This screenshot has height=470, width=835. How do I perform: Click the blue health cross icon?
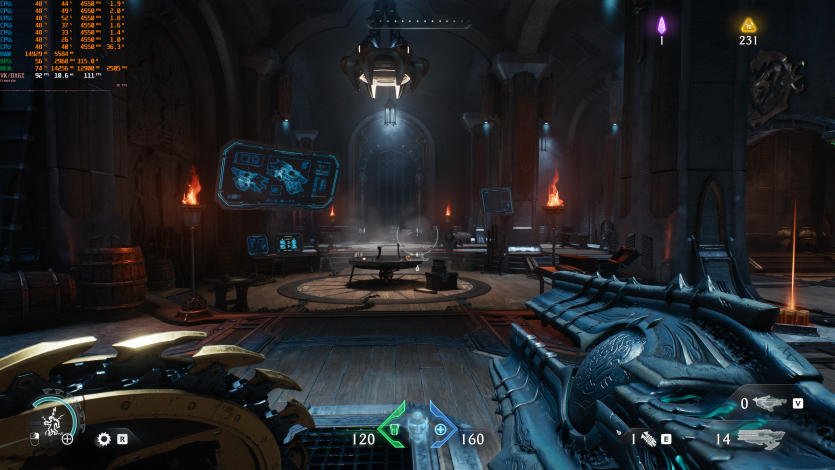click(x=441, y=430)
